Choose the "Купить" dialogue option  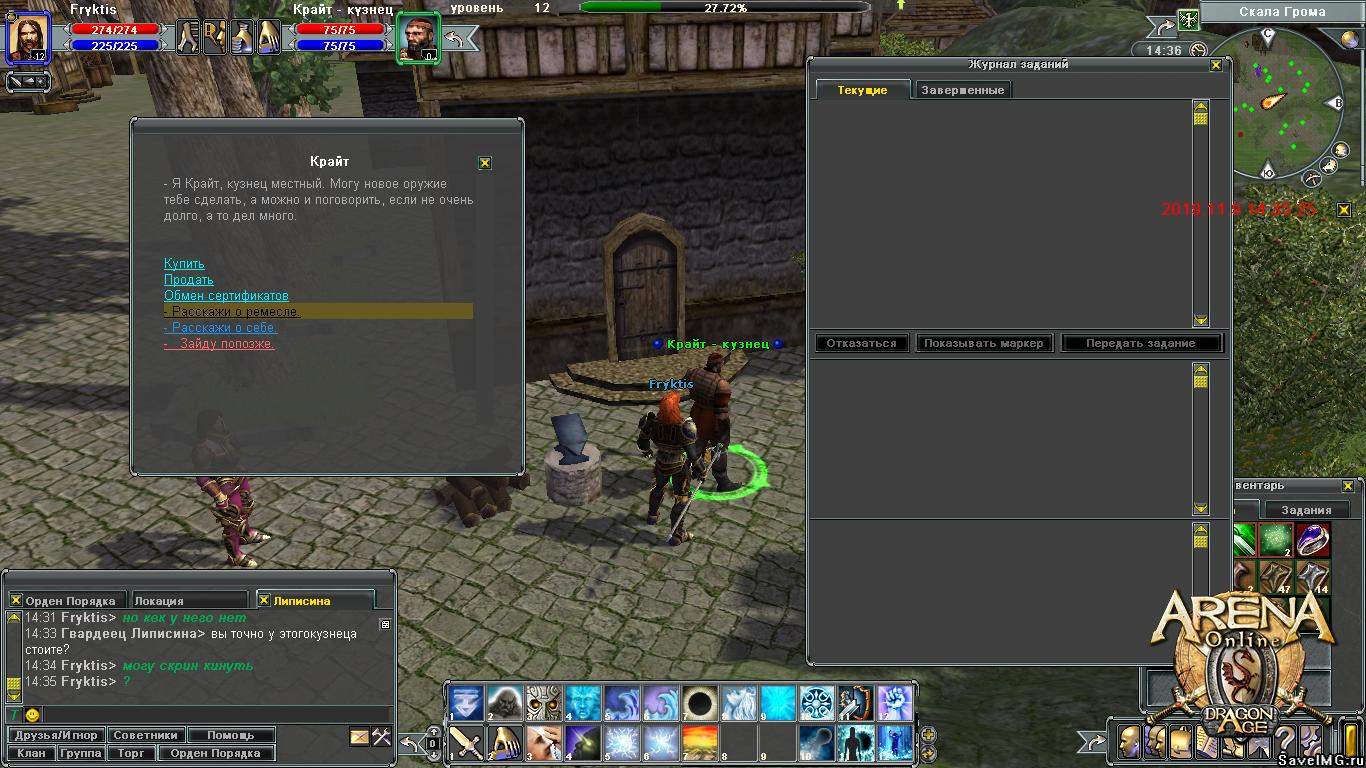click(x=184, y=264)
